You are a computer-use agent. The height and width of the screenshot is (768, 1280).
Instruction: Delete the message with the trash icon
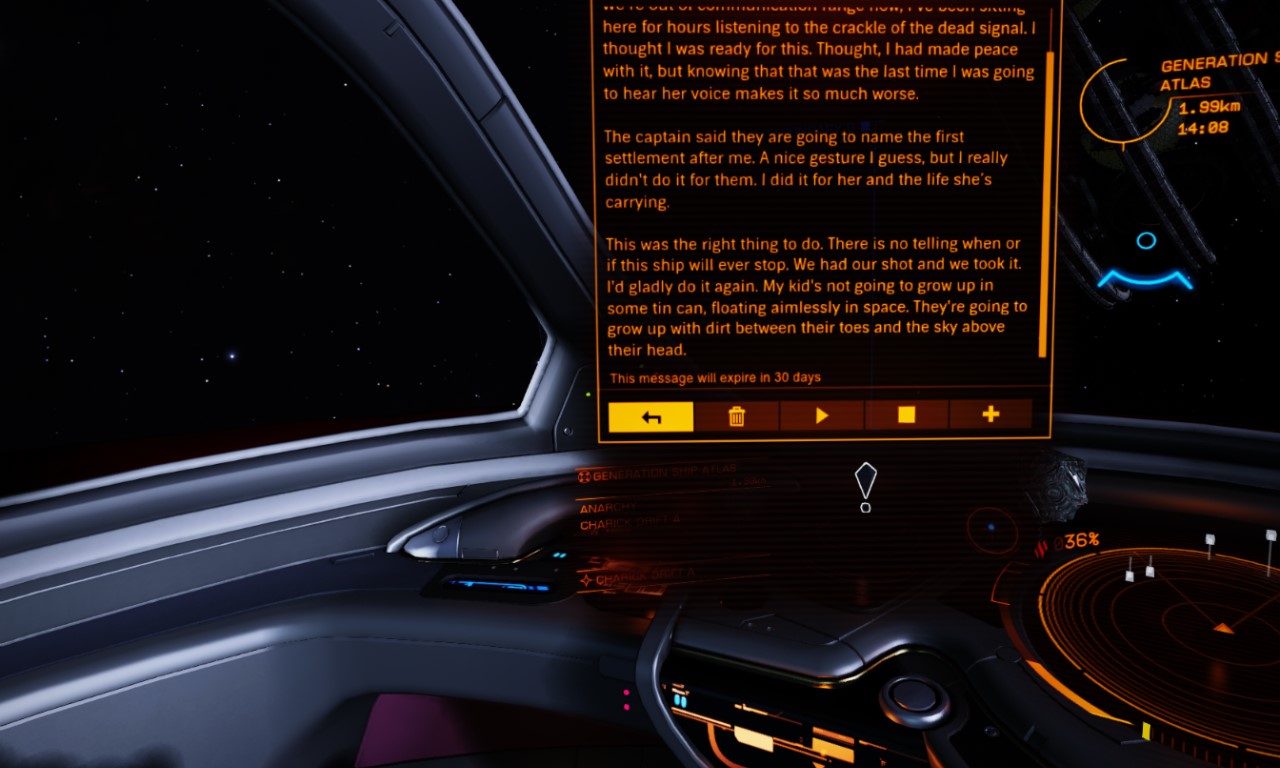pos(737,416)
